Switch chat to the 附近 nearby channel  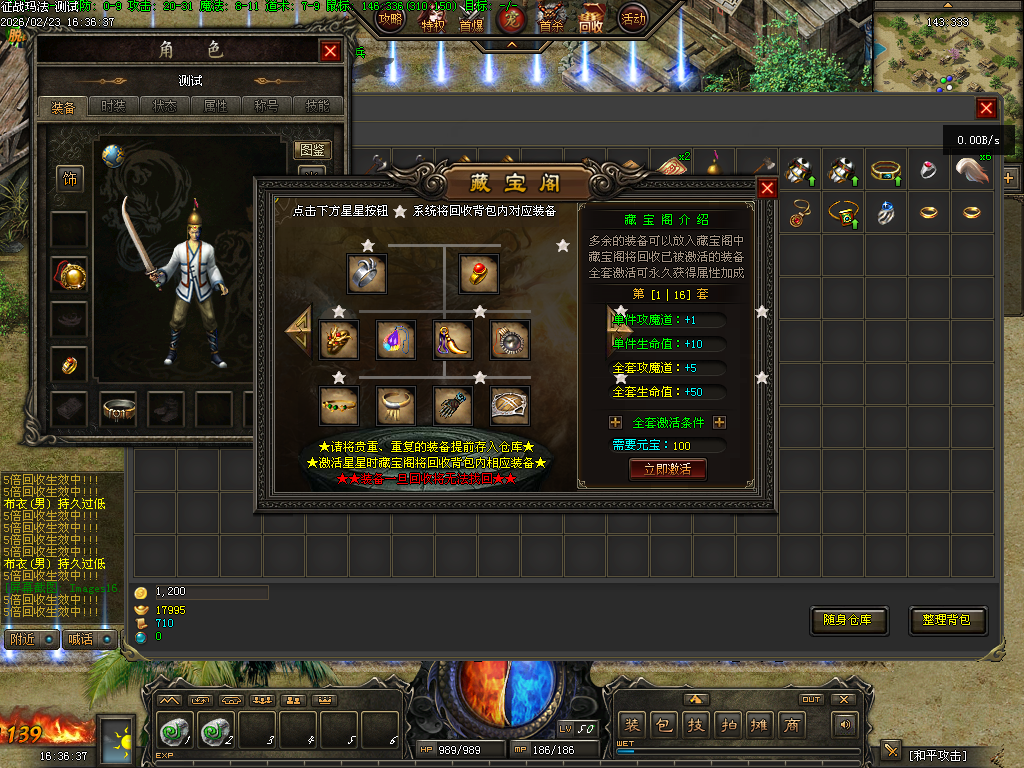click(x=23, y=639)
